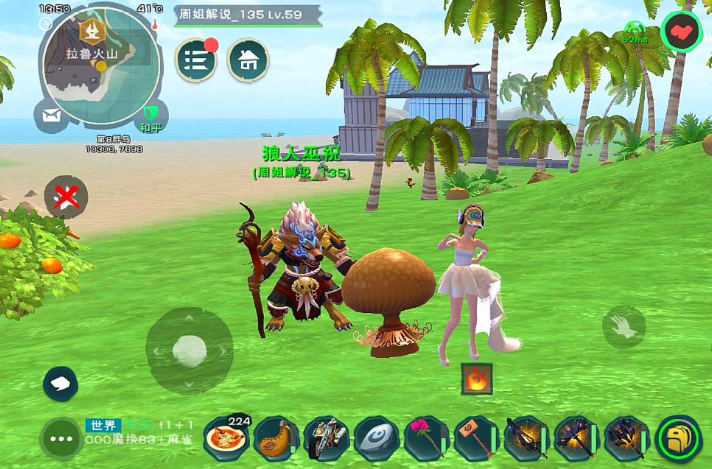
Task: Select the pizza food slot
Action: [226, 437]
